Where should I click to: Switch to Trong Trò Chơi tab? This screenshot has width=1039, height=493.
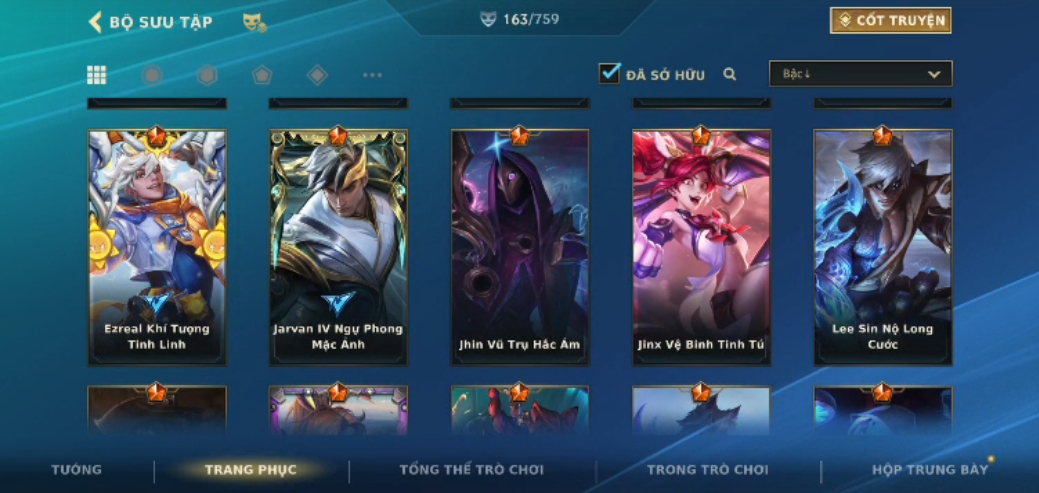[708, 470]
